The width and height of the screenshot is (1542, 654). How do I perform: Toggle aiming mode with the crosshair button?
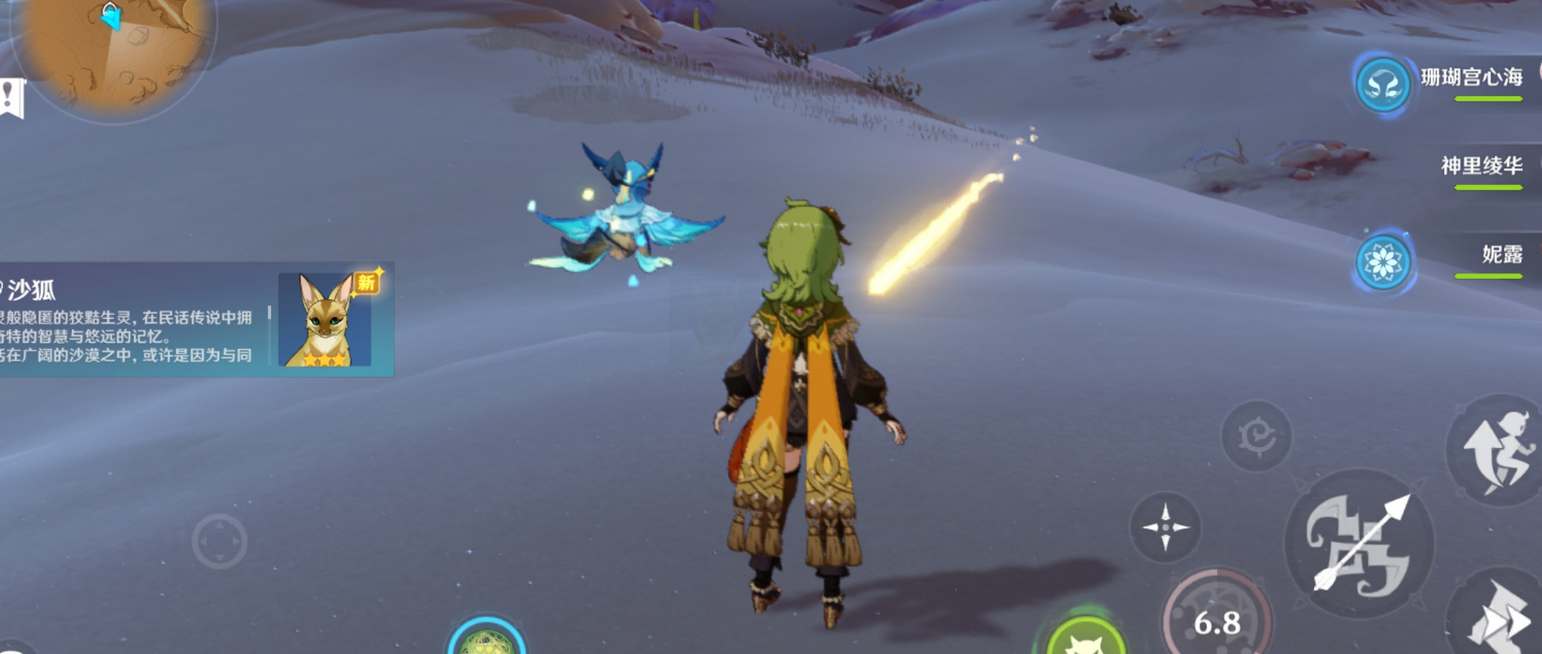[1165, 527]
